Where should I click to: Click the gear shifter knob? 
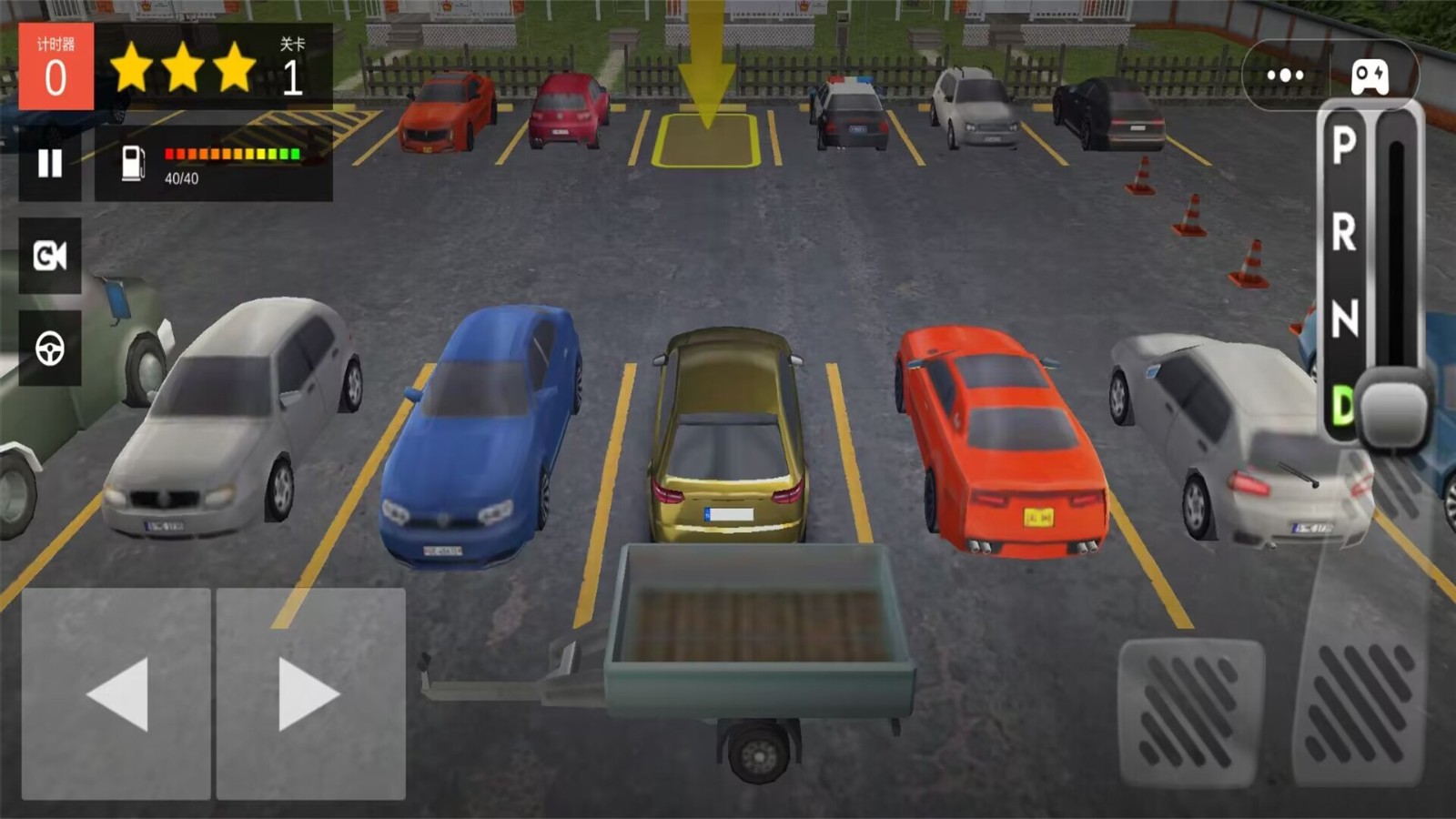pos(1393,409)
